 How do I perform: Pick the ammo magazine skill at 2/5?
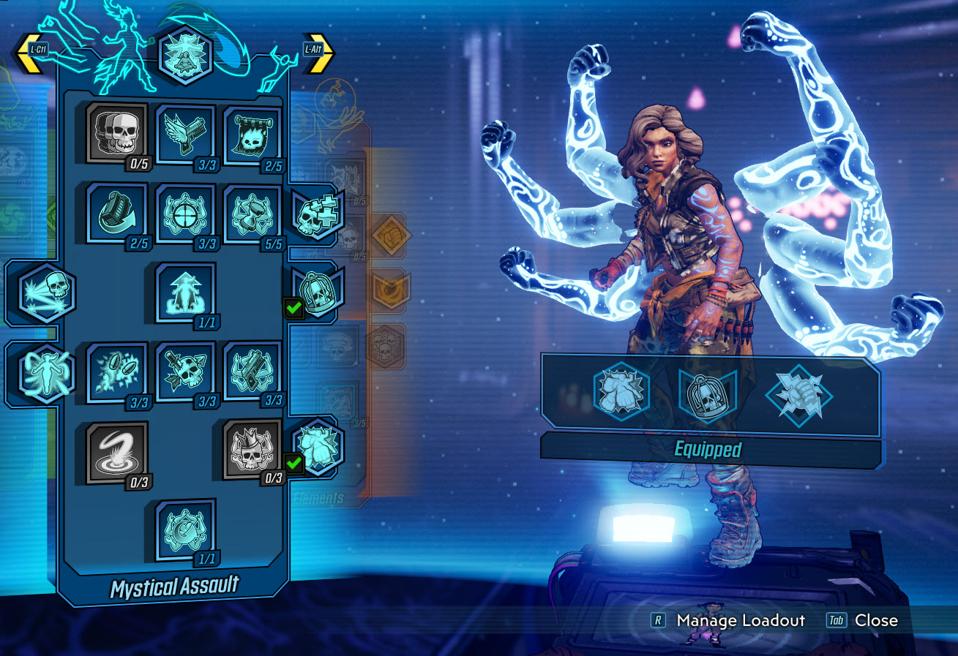click(117, 211)
